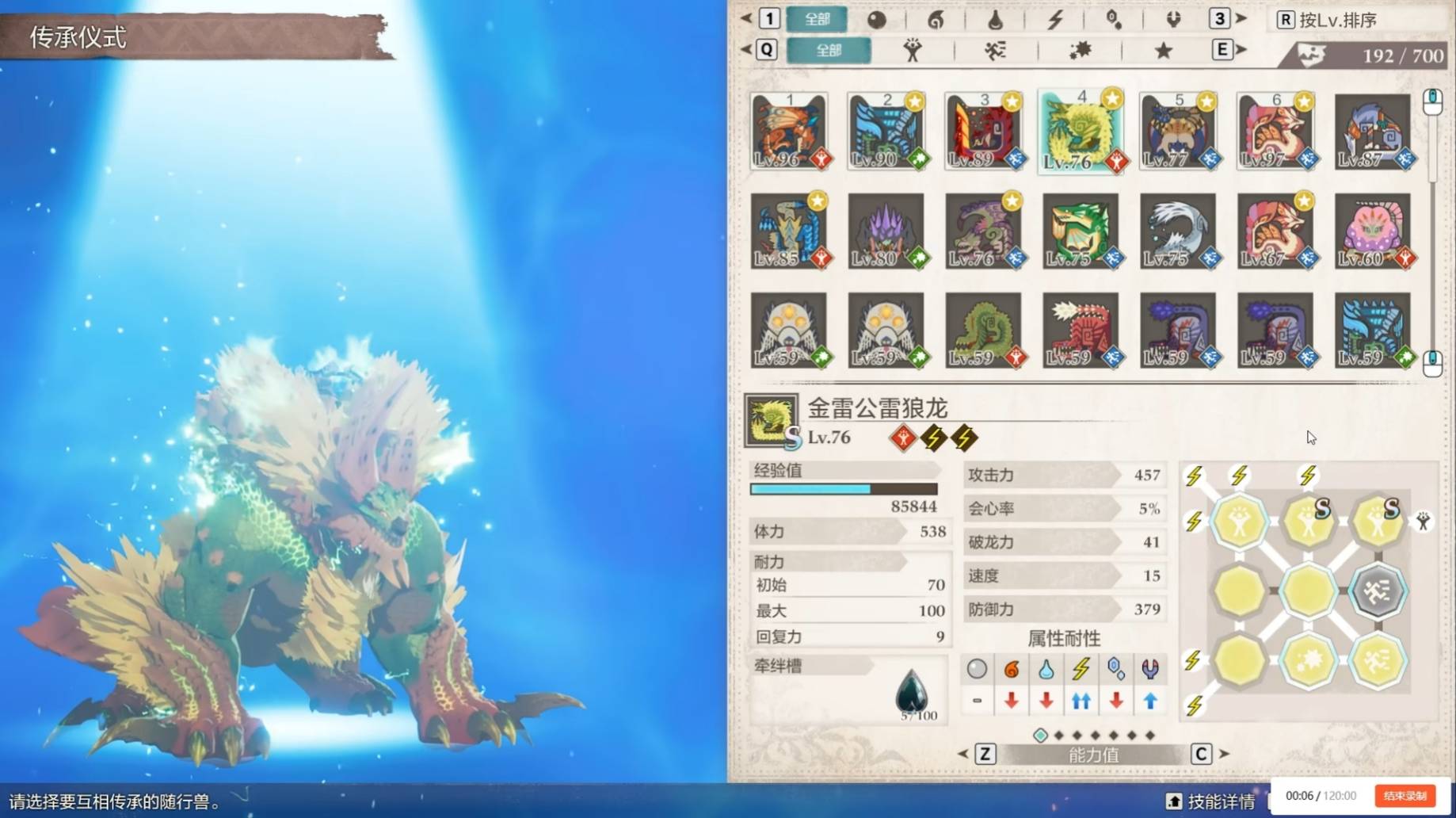Viewport: 1456px width, 818px height.
Task: Select the power type filter tab
Action: [x=913, y=52]
